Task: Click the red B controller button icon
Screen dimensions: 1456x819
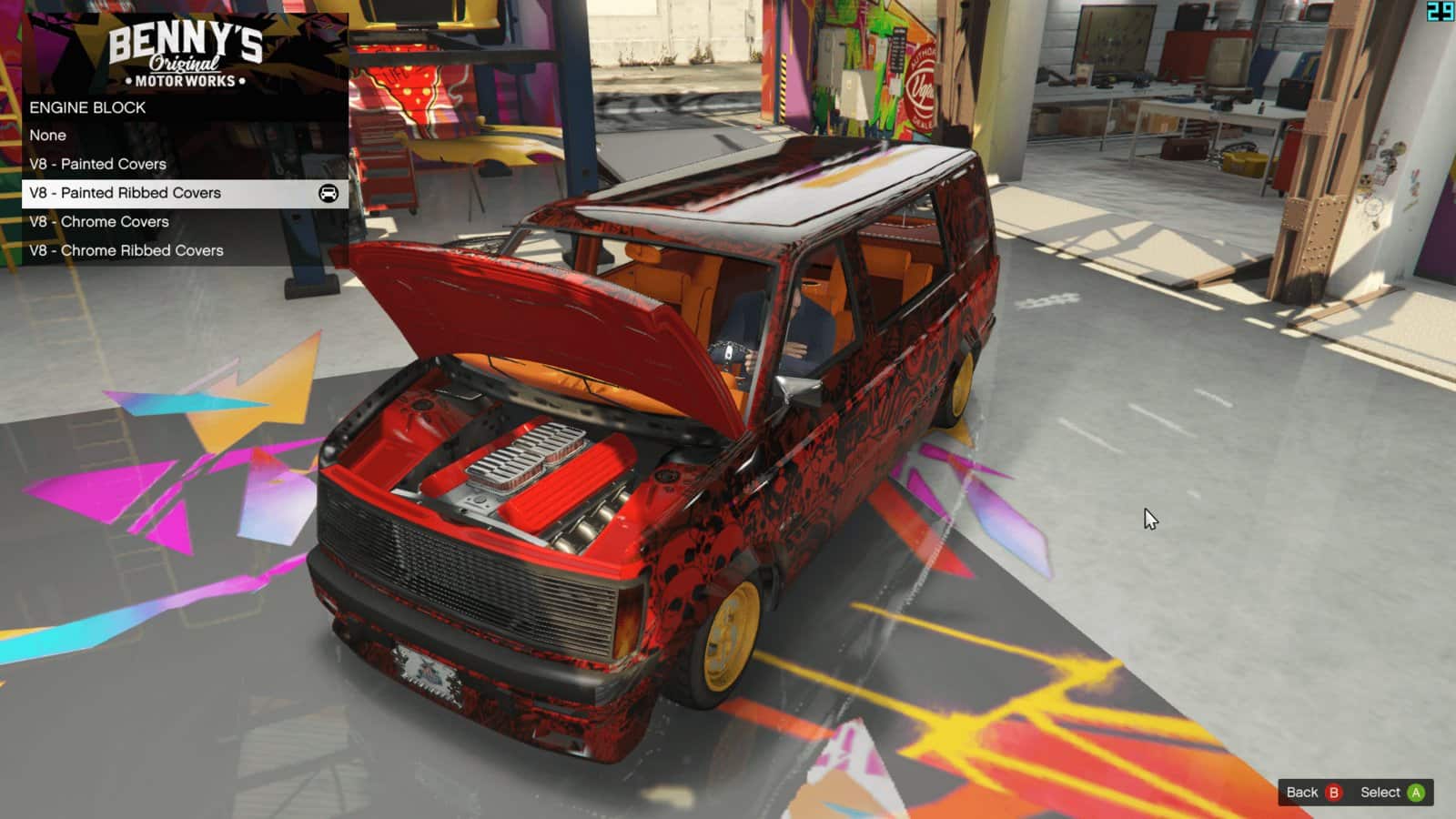Action: 1336,793
